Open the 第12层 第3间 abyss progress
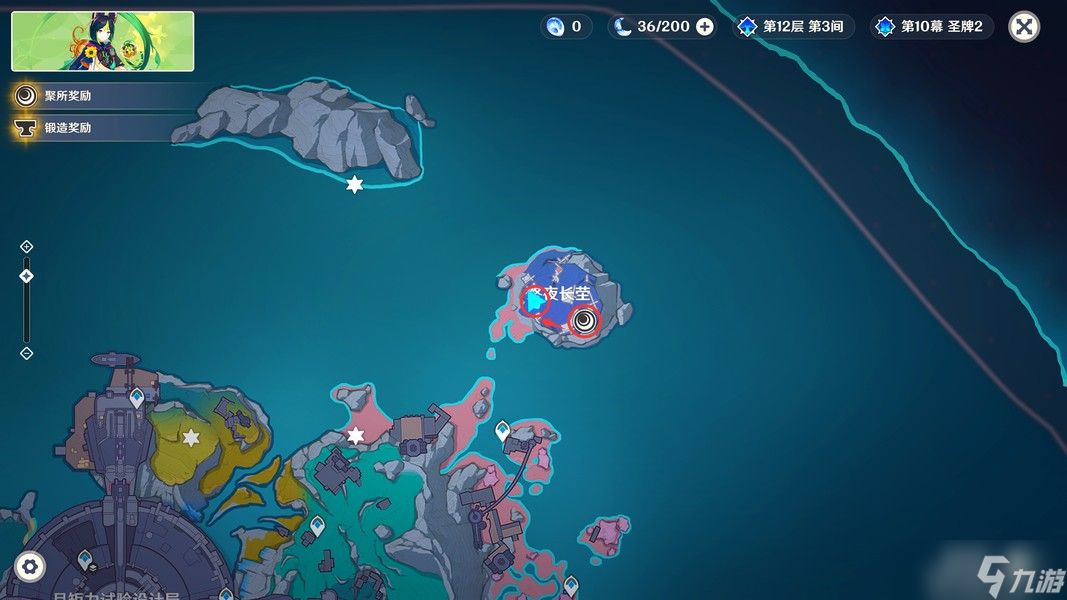Viewport: 1067px width, 600px height. tap(794, 27)
